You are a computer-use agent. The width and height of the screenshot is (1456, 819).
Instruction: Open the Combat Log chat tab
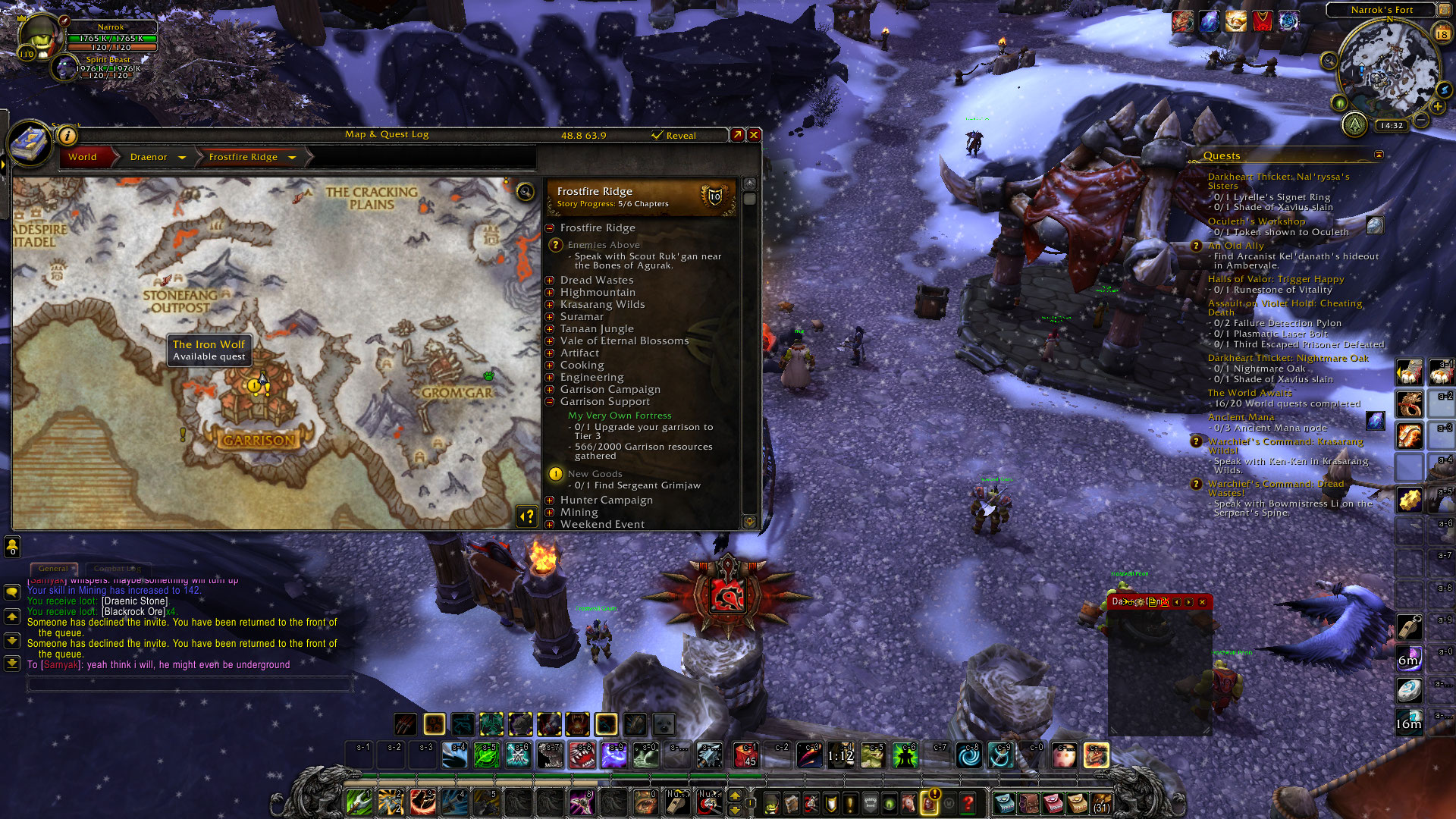click(117, 568)
